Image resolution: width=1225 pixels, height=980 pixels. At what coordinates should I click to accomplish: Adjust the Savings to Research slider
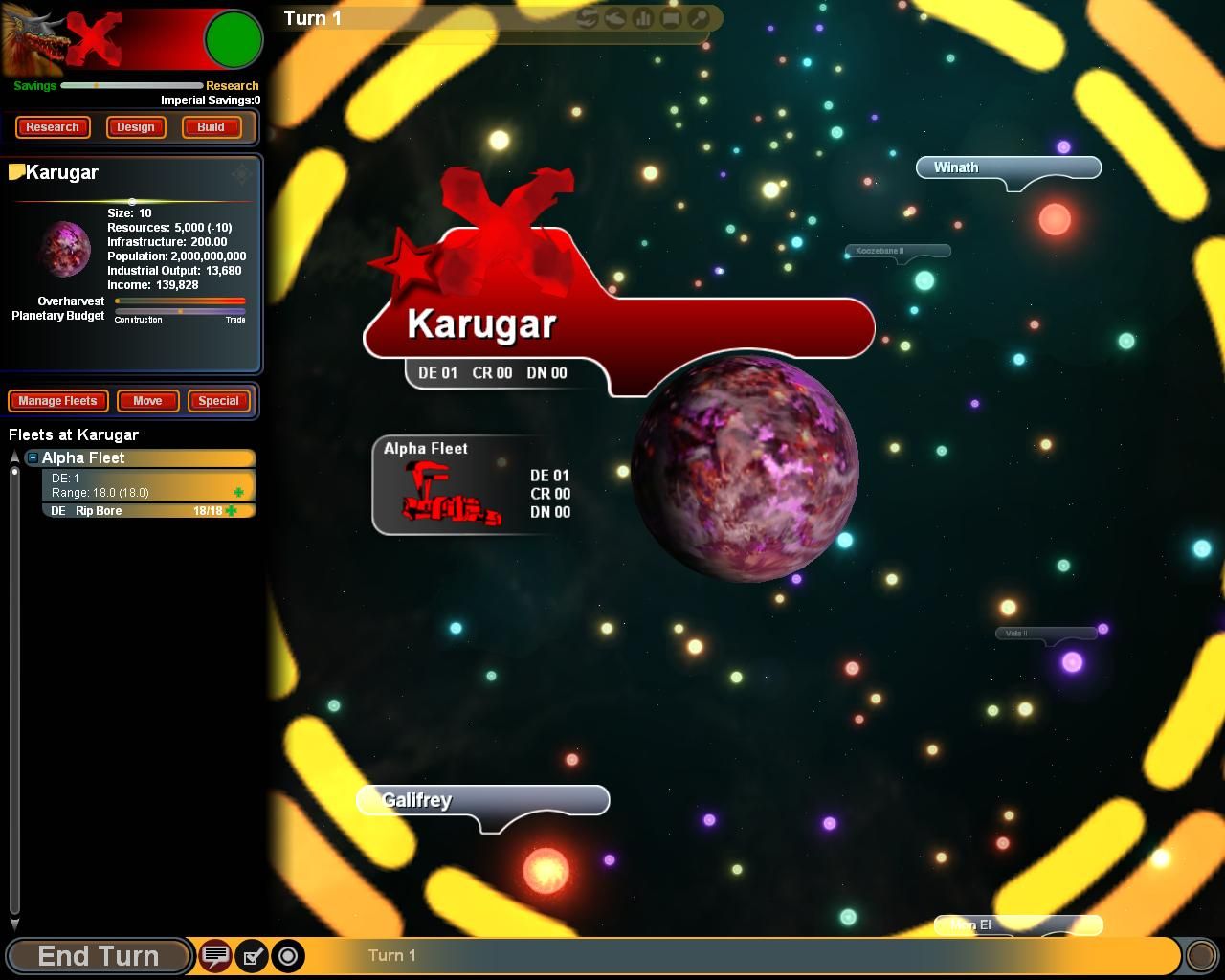97,86
